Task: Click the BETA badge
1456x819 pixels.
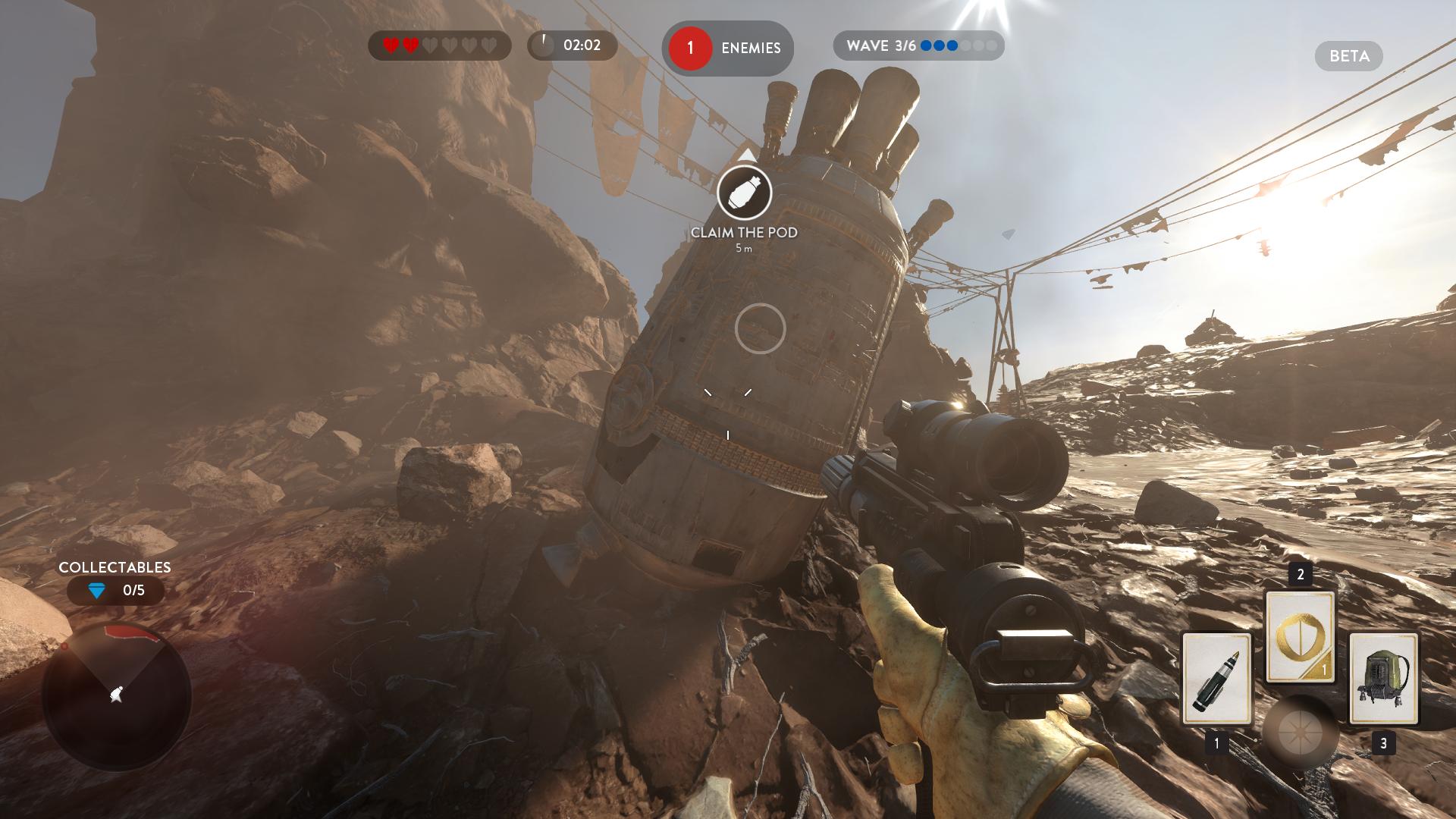Action: point(1348,56)
